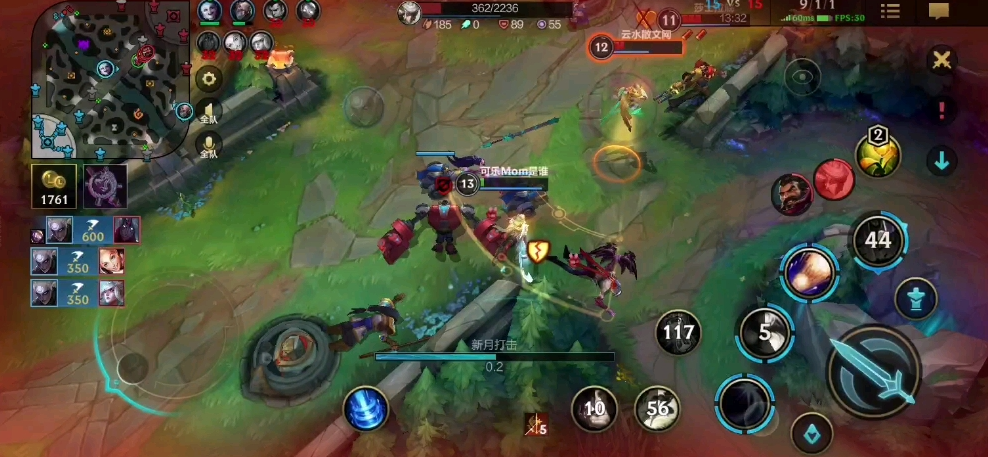
Task: Tap the ward button with blue crystal icon
Action: click(811, 434)
